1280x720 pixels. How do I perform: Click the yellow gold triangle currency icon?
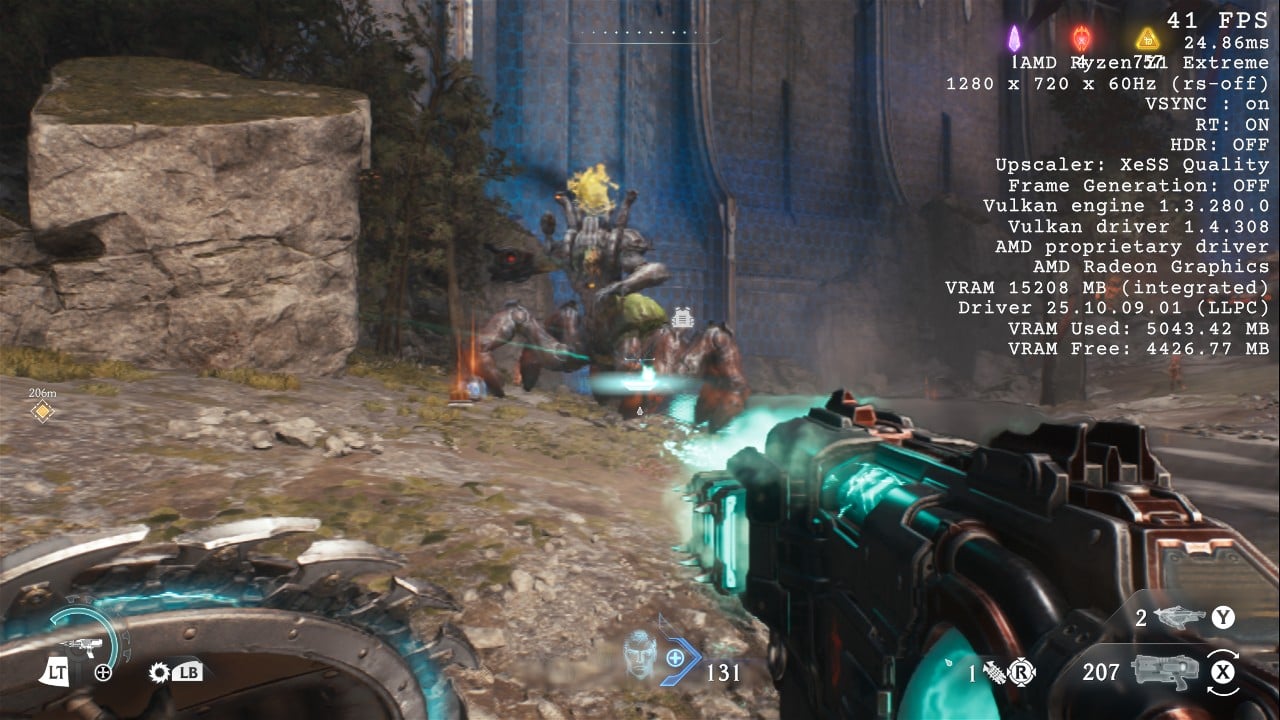tap(1147, 39)
